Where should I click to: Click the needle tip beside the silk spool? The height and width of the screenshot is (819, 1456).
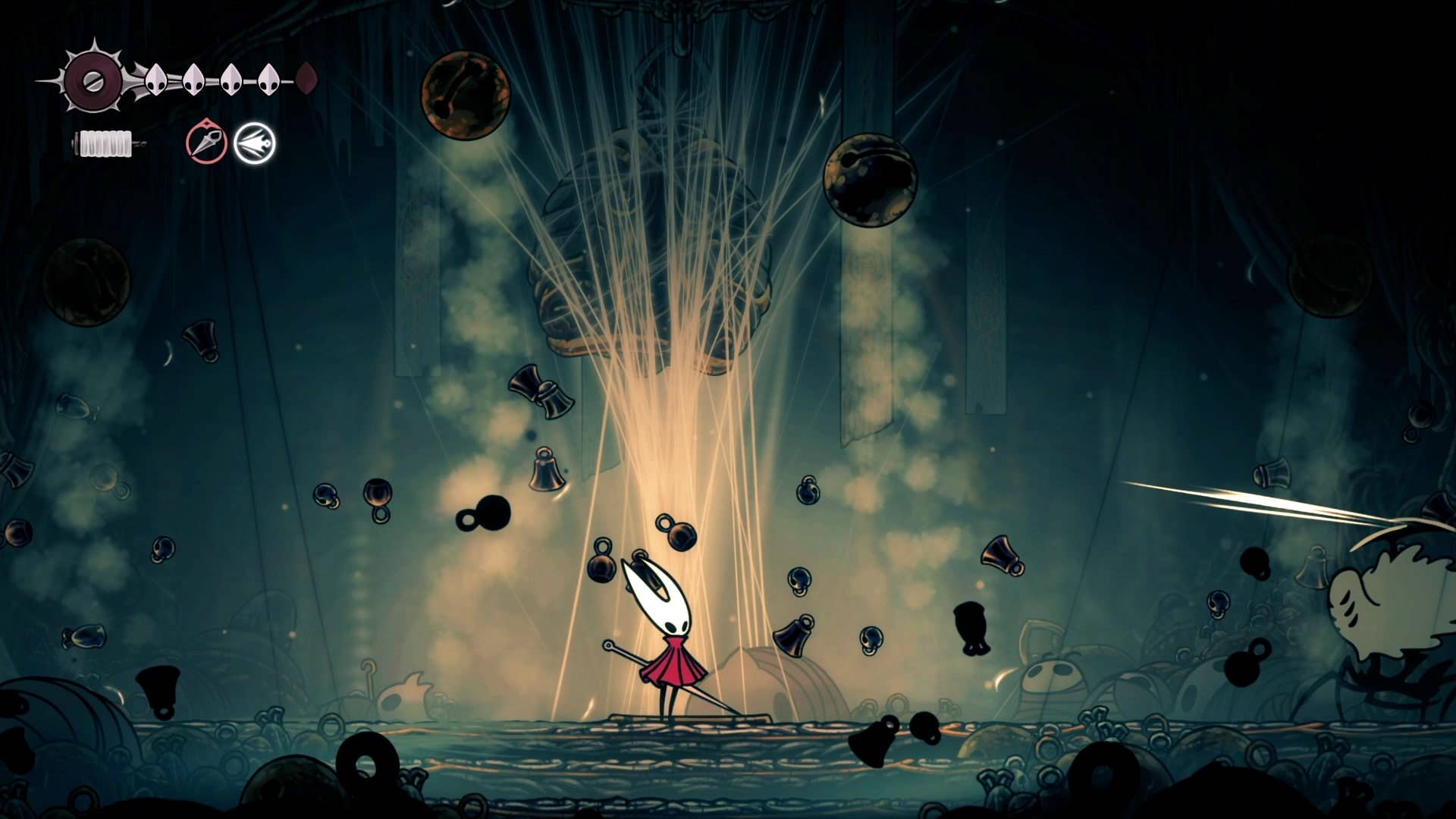tap(140, 143)
